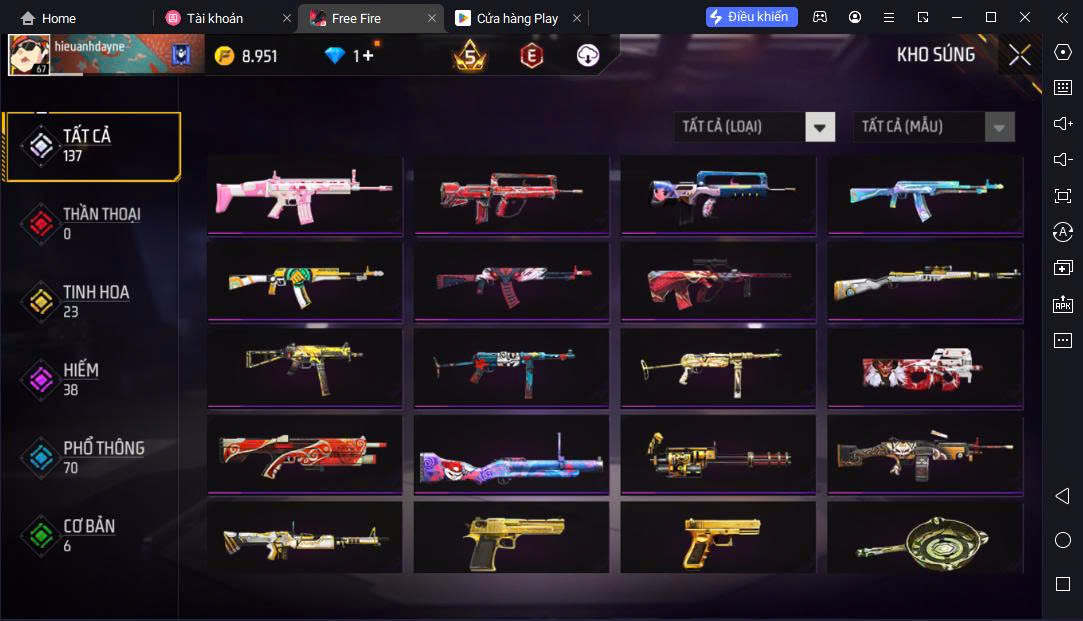Select the Tất Cả category tab

92,146
